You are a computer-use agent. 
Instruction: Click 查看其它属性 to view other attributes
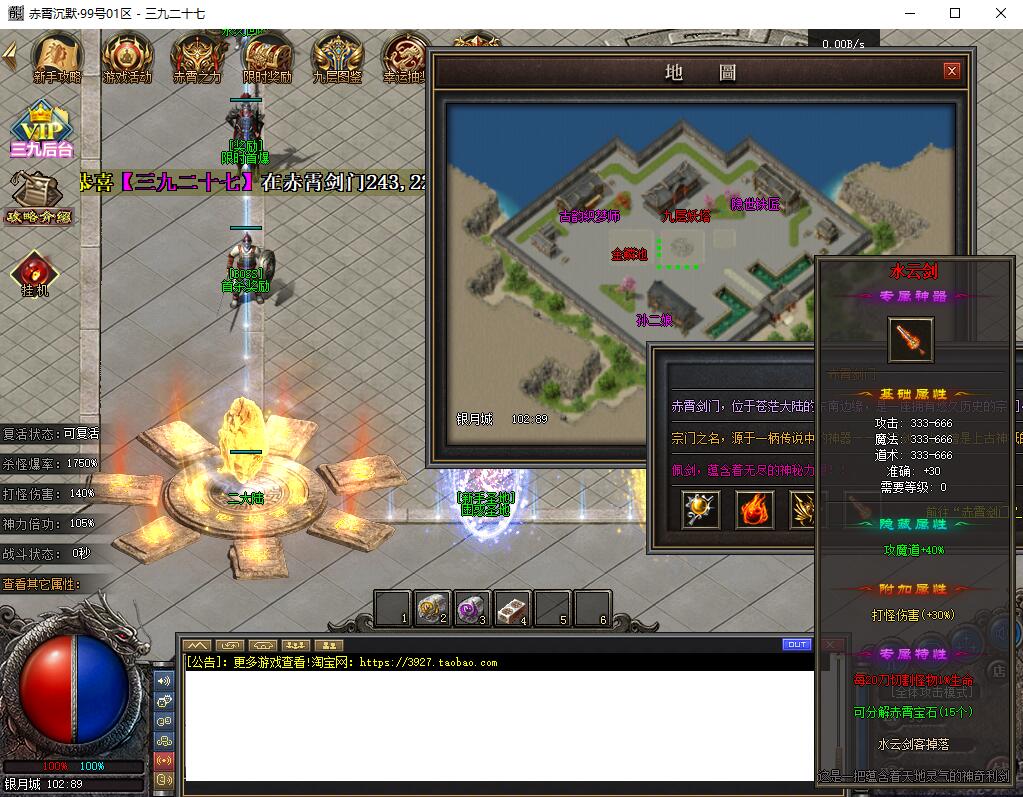(42, 584)
